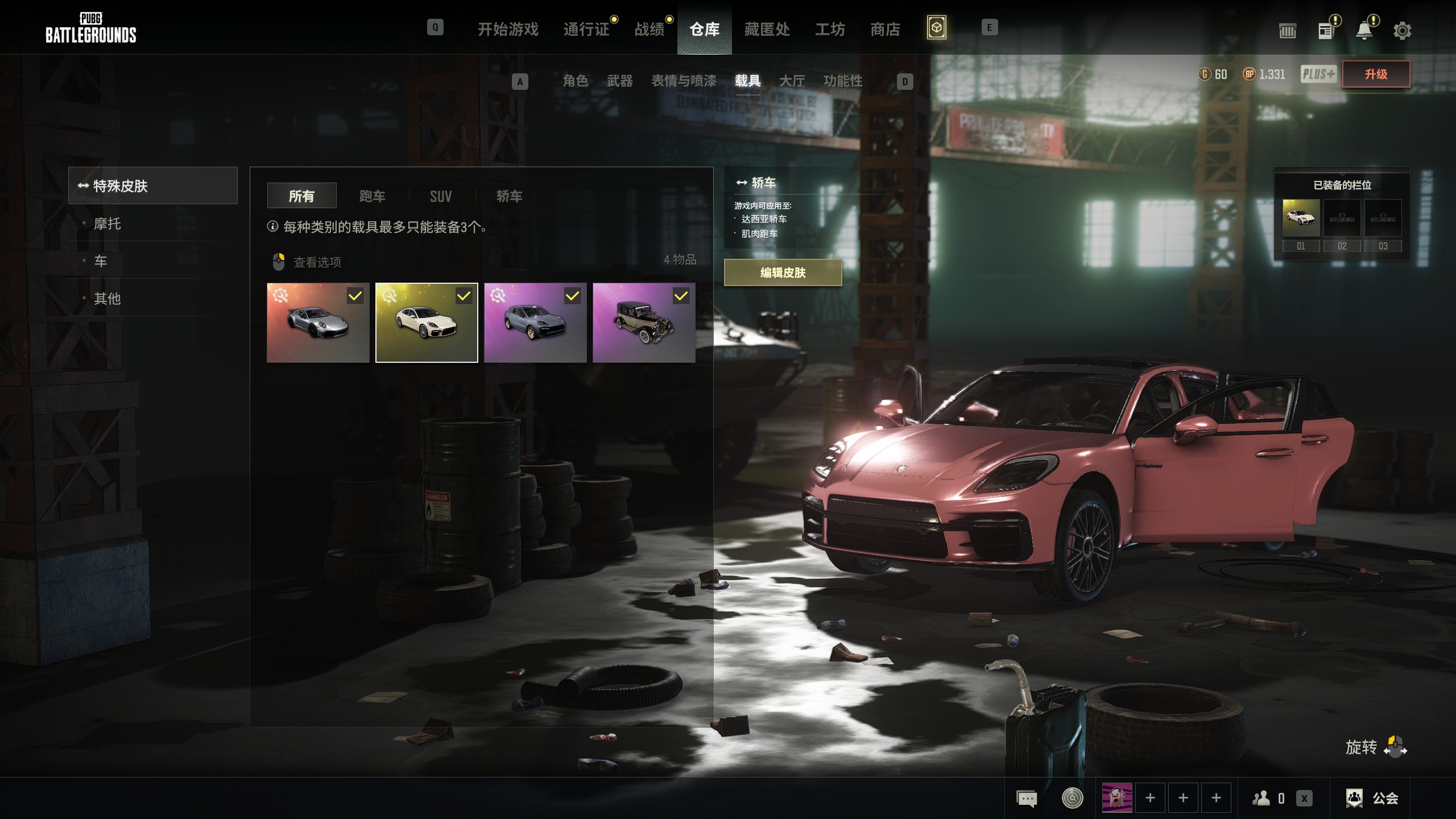
Task: Open settings with the gear icon
Action: click(x=1402, y=31)
